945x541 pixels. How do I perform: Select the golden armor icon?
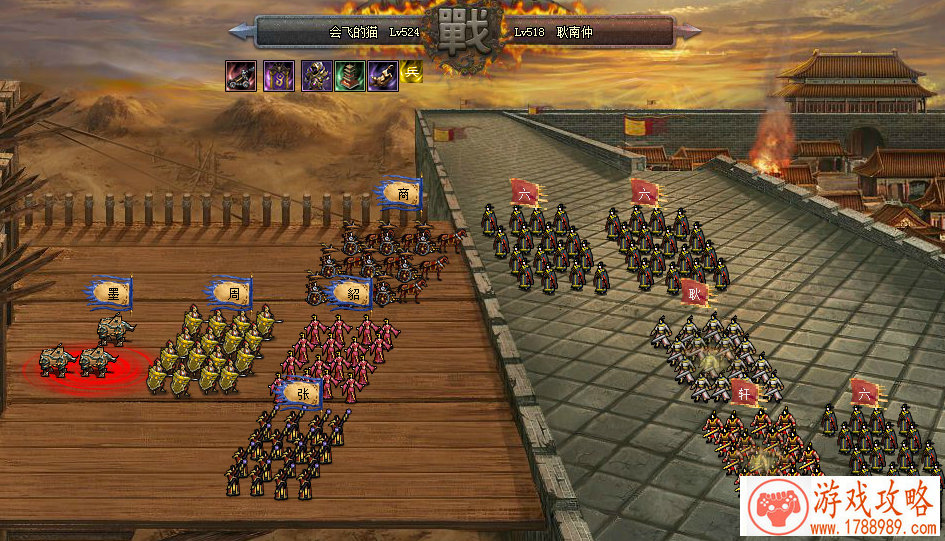tap(316, 74)
